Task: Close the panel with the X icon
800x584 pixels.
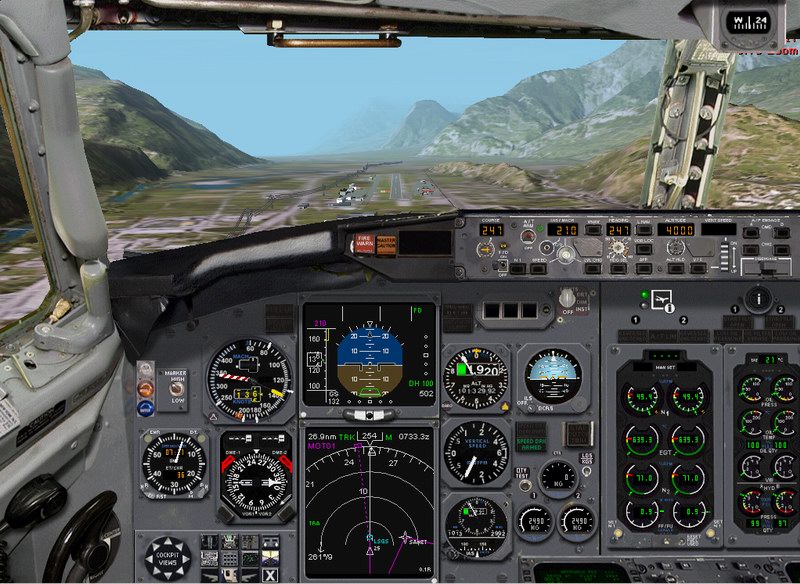Action: click(x=269, y=574)
